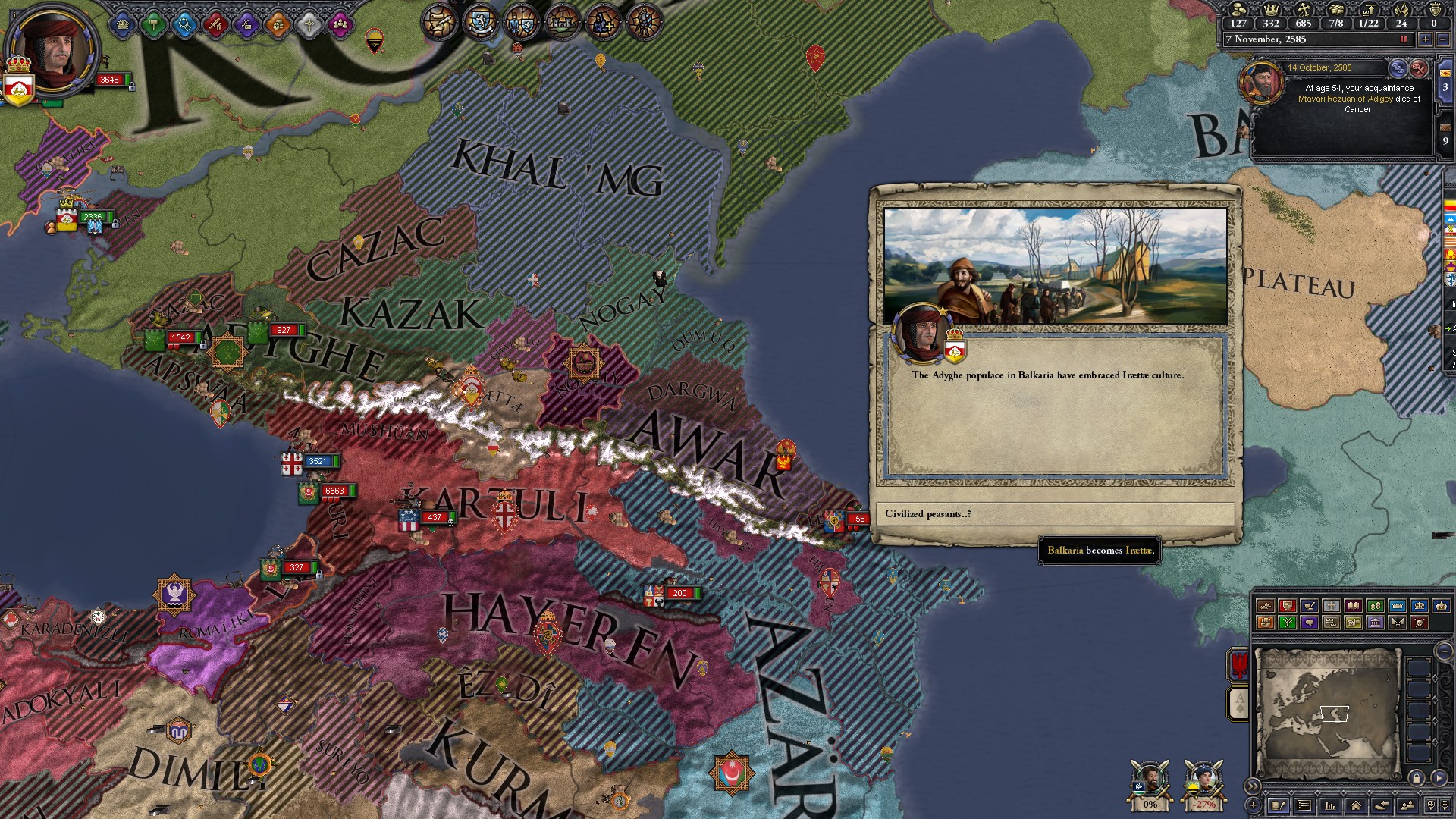
Task: Select the skull and crossbones map mode
Action: click(x=1419, y=623)
